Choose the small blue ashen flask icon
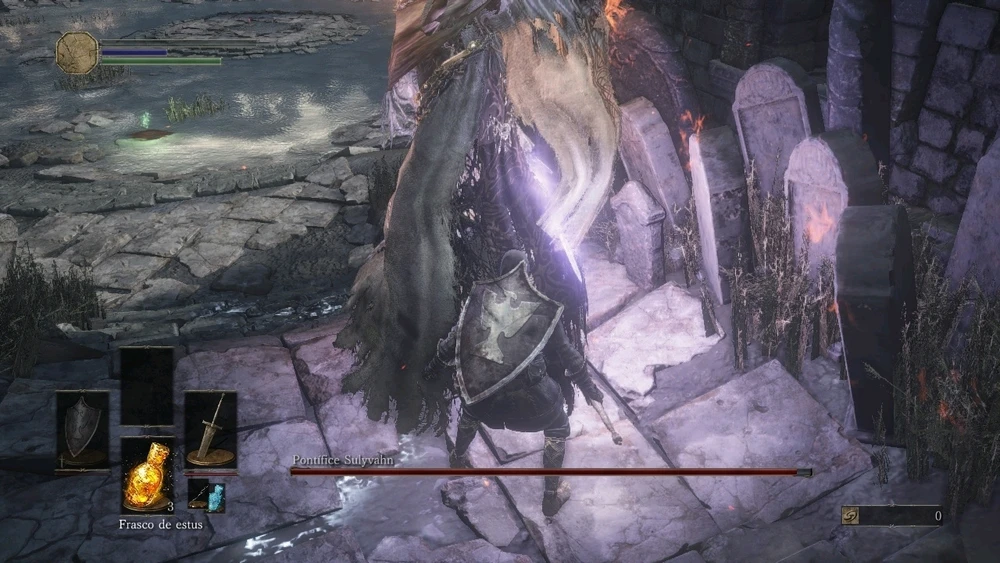 206,495
